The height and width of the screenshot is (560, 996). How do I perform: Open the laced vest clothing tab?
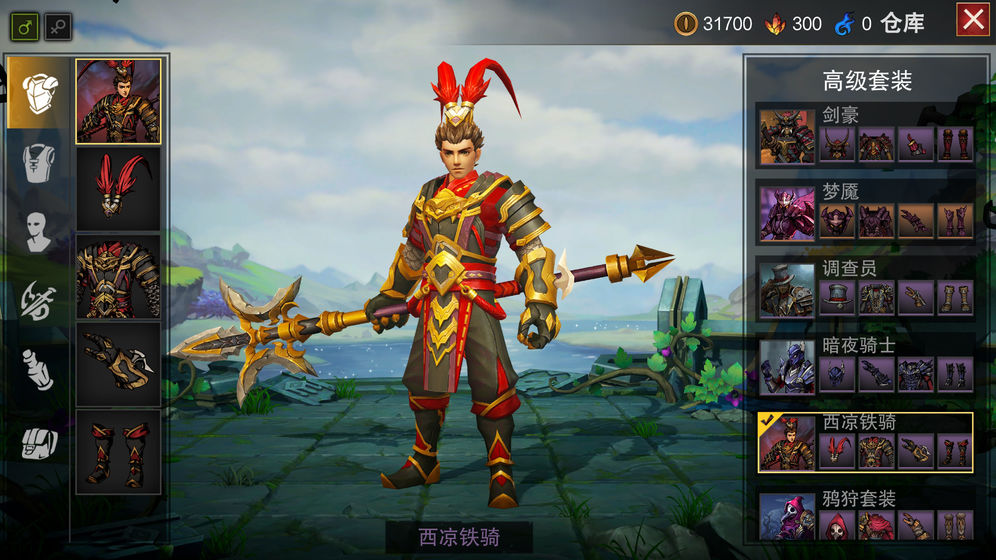(x=39, y=162)
